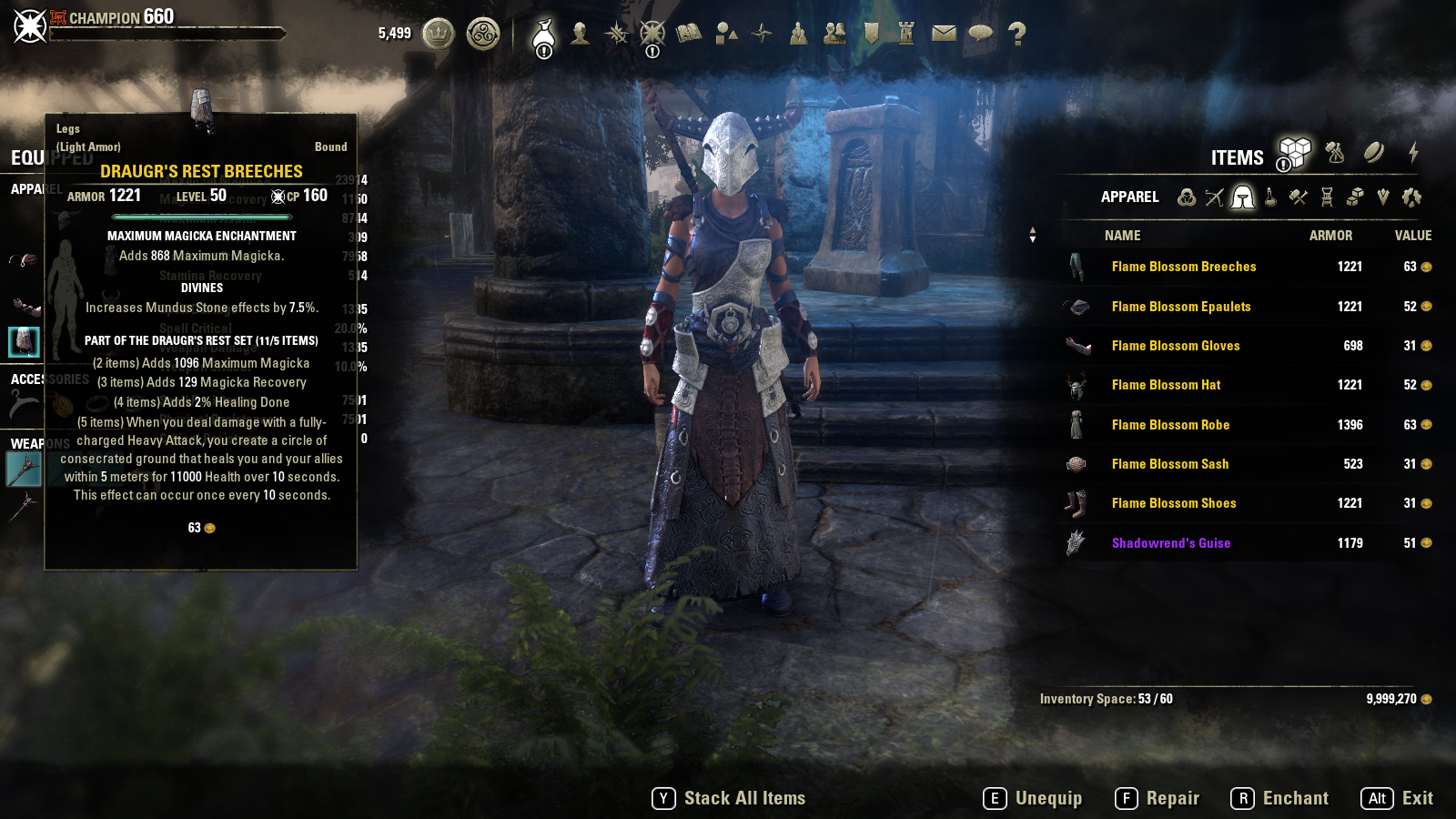The width and height of the screenshot is (1456, 819).
Task: Filter items by weapons bow icon
Action: 1214,197
